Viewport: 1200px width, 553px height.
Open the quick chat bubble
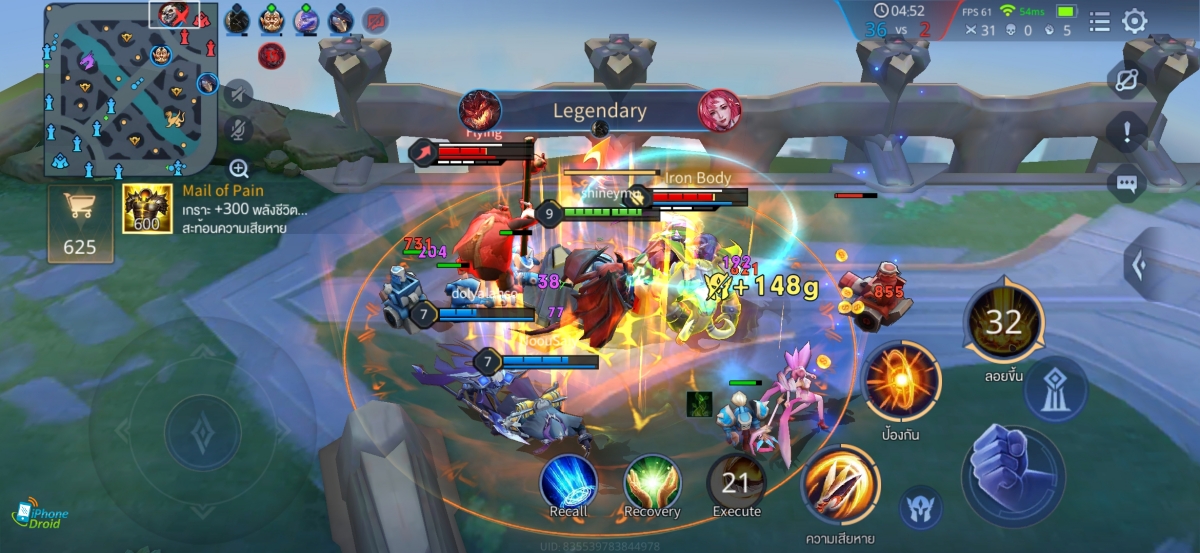click(1127, 182)
